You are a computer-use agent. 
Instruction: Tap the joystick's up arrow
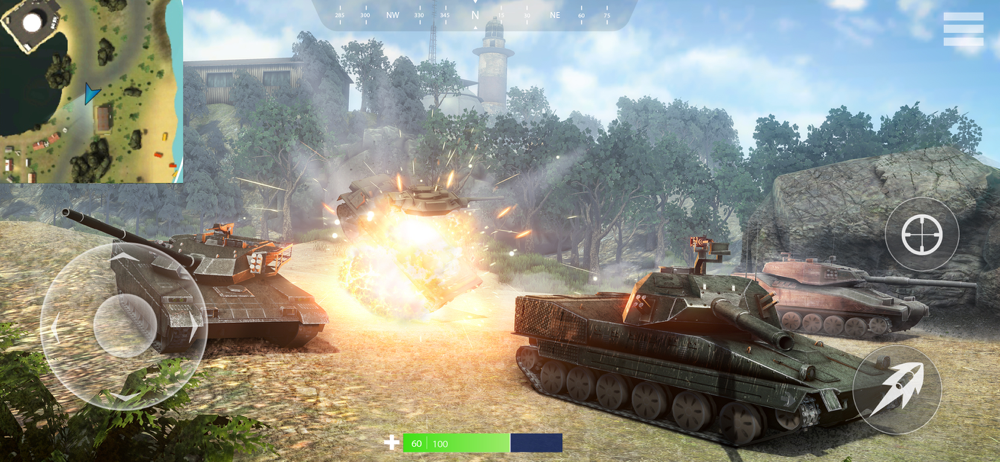(125, 260)
